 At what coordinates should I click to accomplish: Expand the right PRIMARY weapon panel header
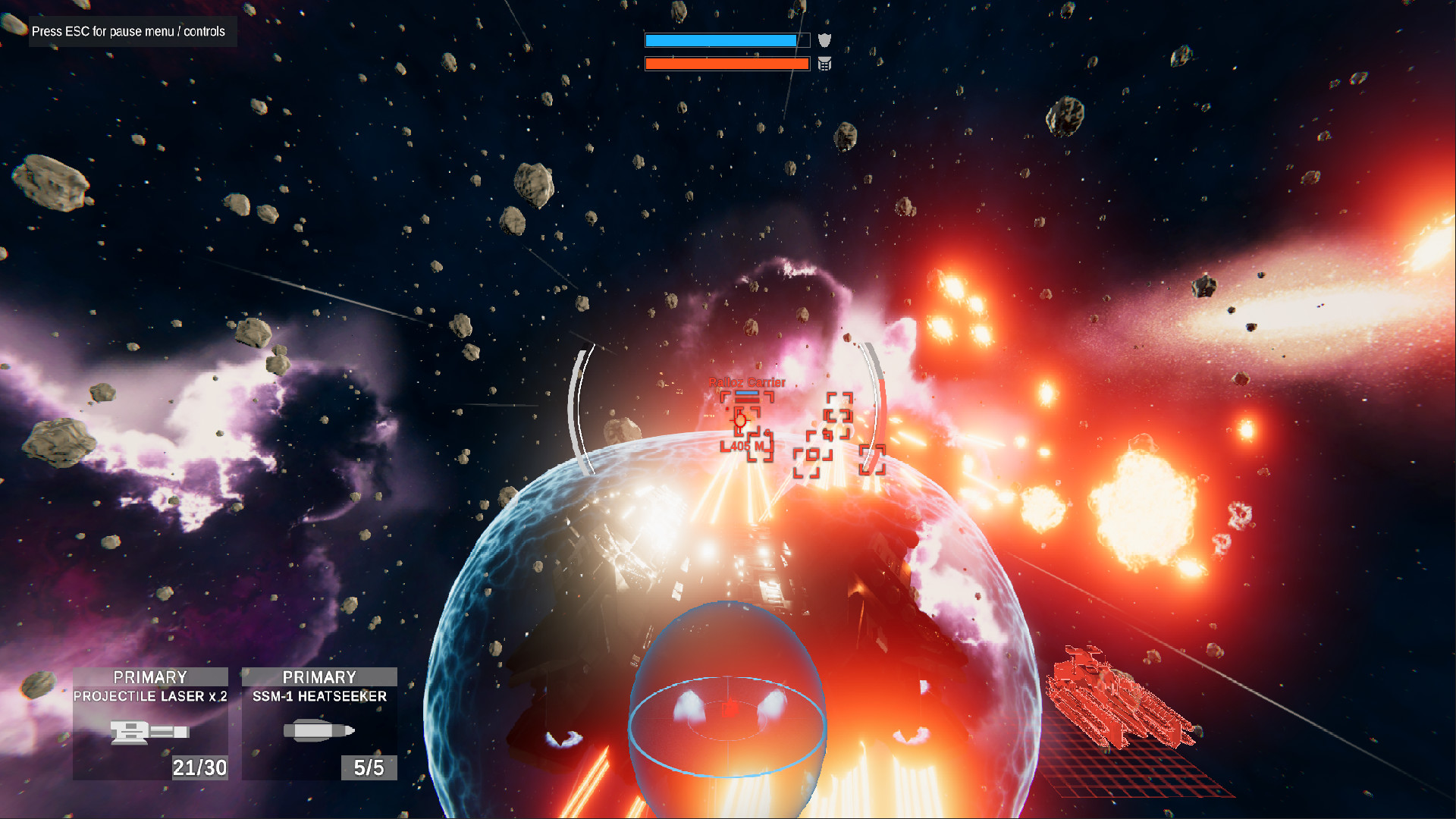click(319, 676)
